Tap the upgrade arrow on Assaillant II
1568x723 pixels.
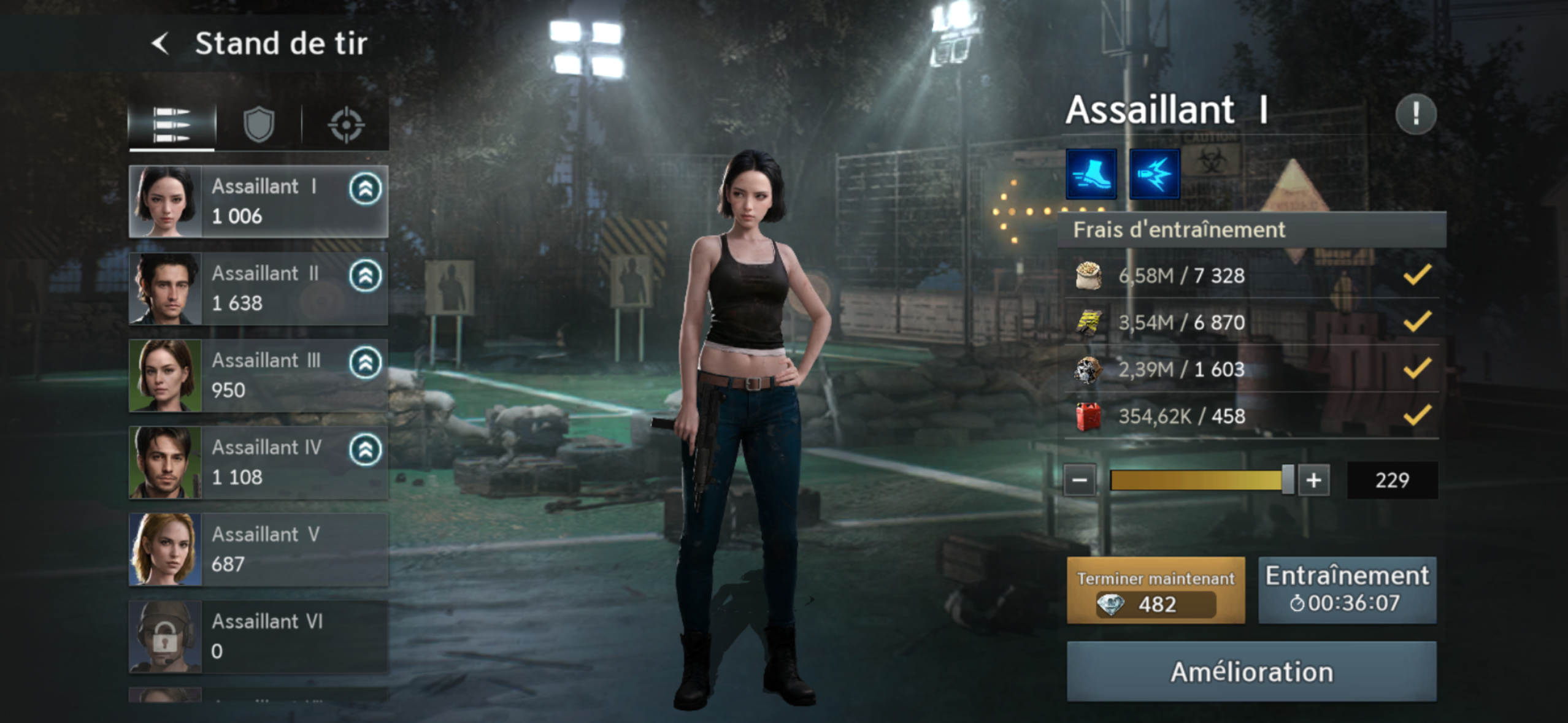(365, 276)
